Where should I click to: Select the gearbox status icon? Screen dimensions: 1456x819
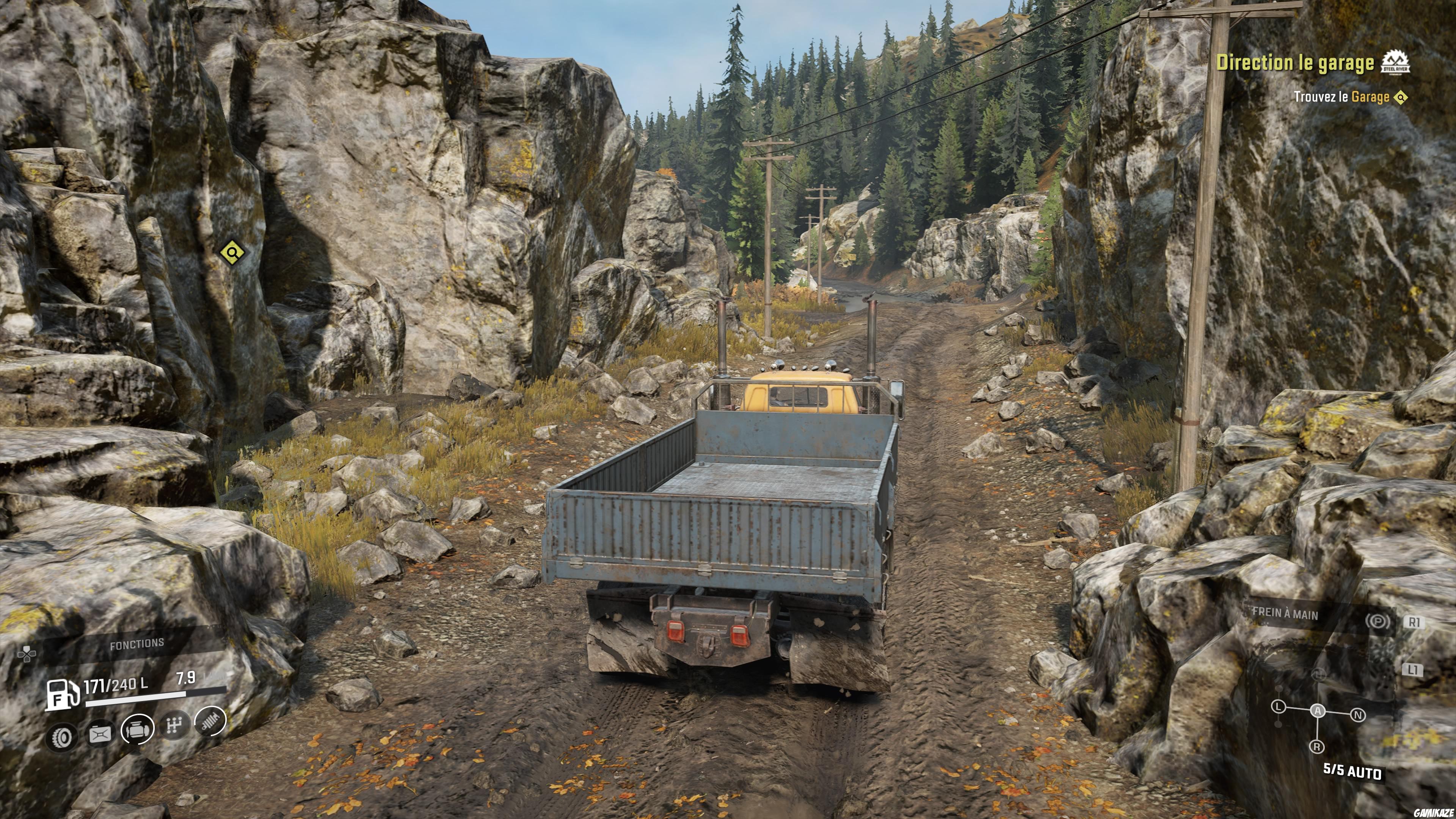[174, 725]
